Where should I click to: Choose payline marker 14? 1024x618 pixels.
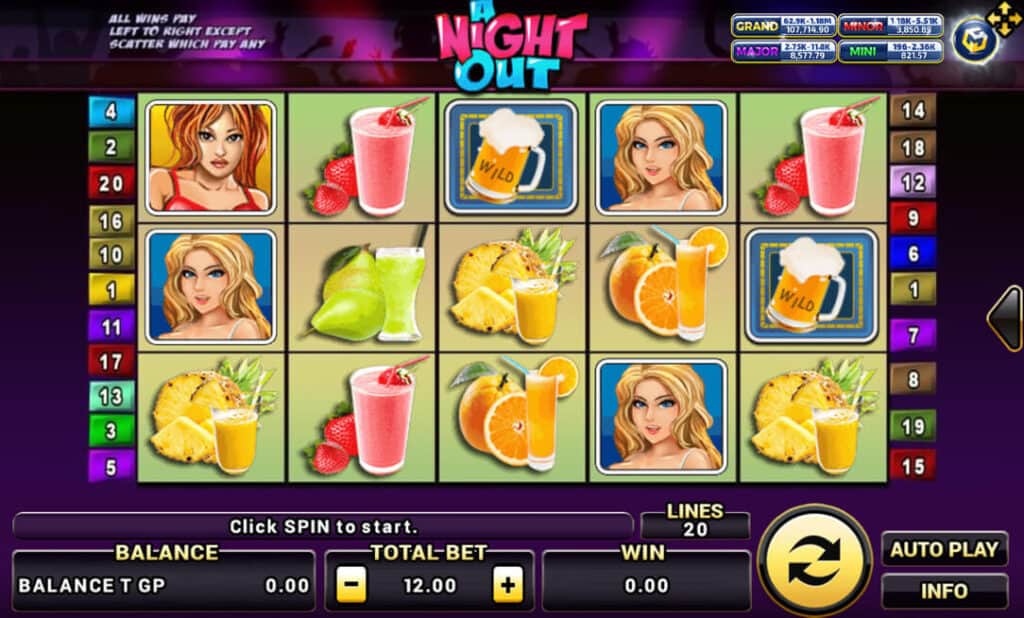click(x=913, y=110)
